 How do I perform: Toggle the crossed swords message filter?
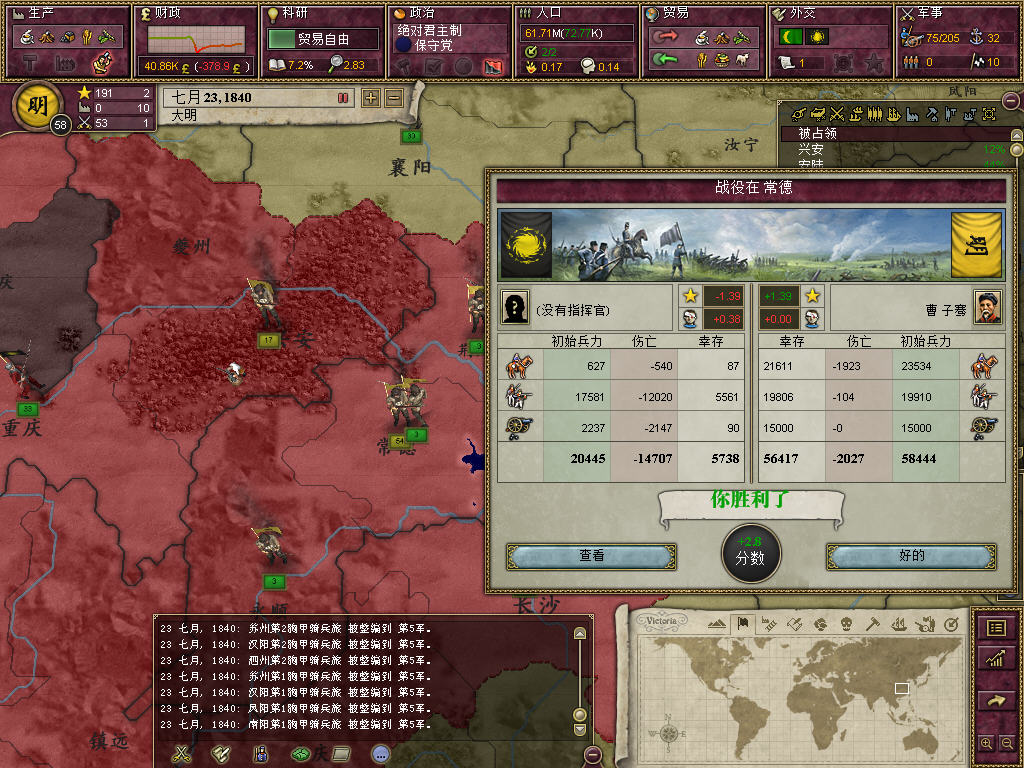coord(181,754)
